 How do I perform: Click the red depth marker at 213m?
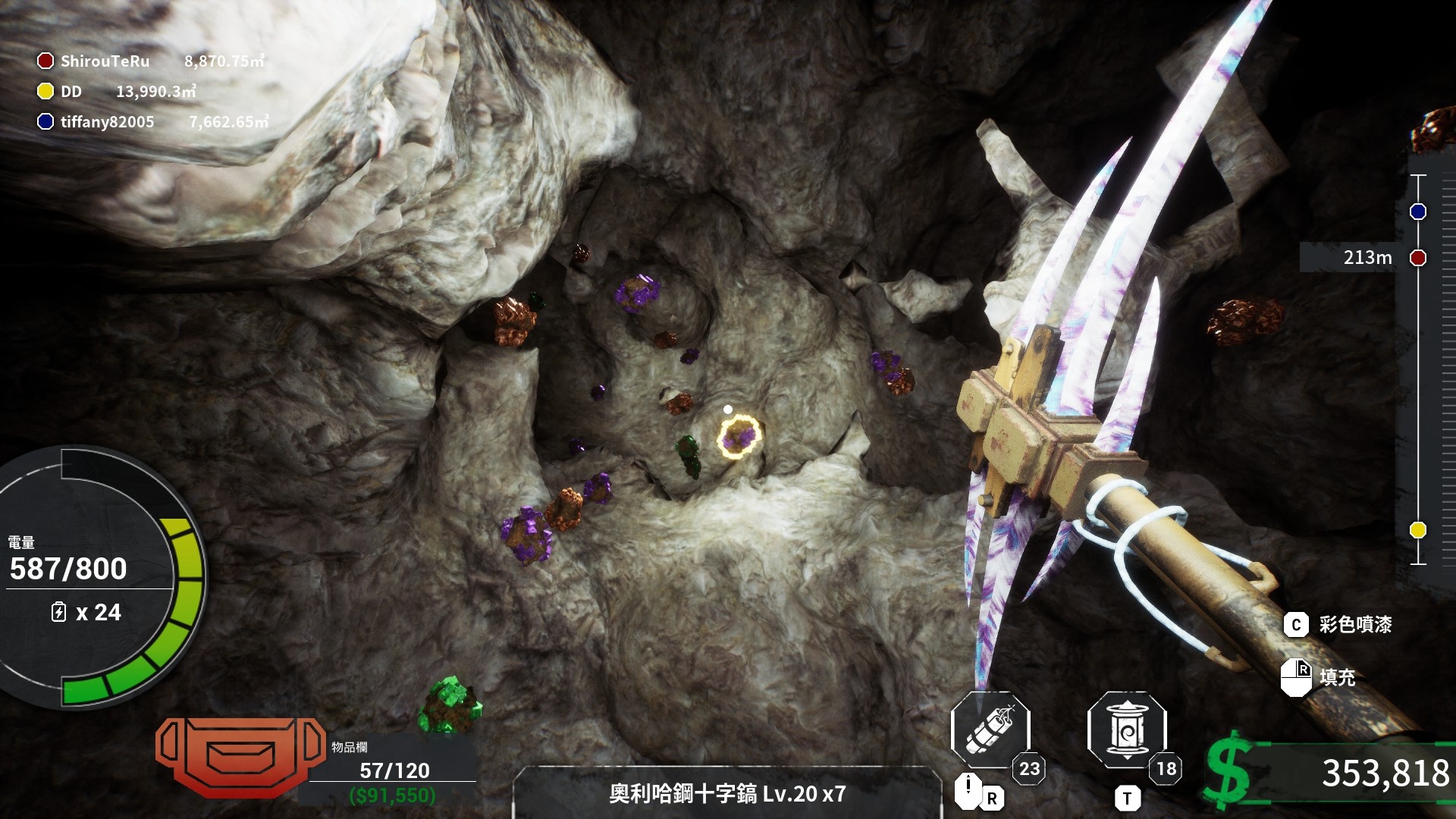coord(1417,258)
